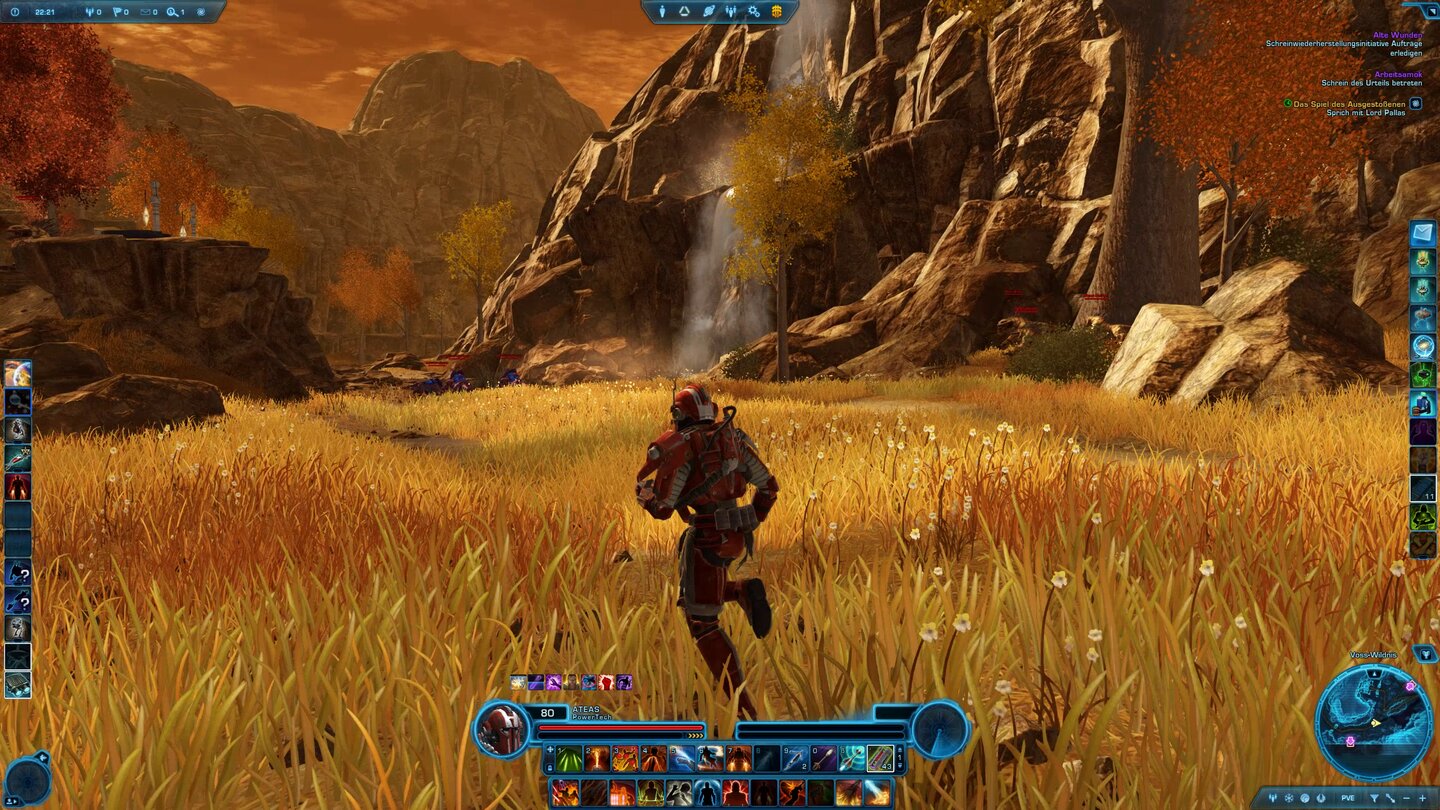Toggle the quickbar lock padlock
The image size is (1440, 810).
550,768
